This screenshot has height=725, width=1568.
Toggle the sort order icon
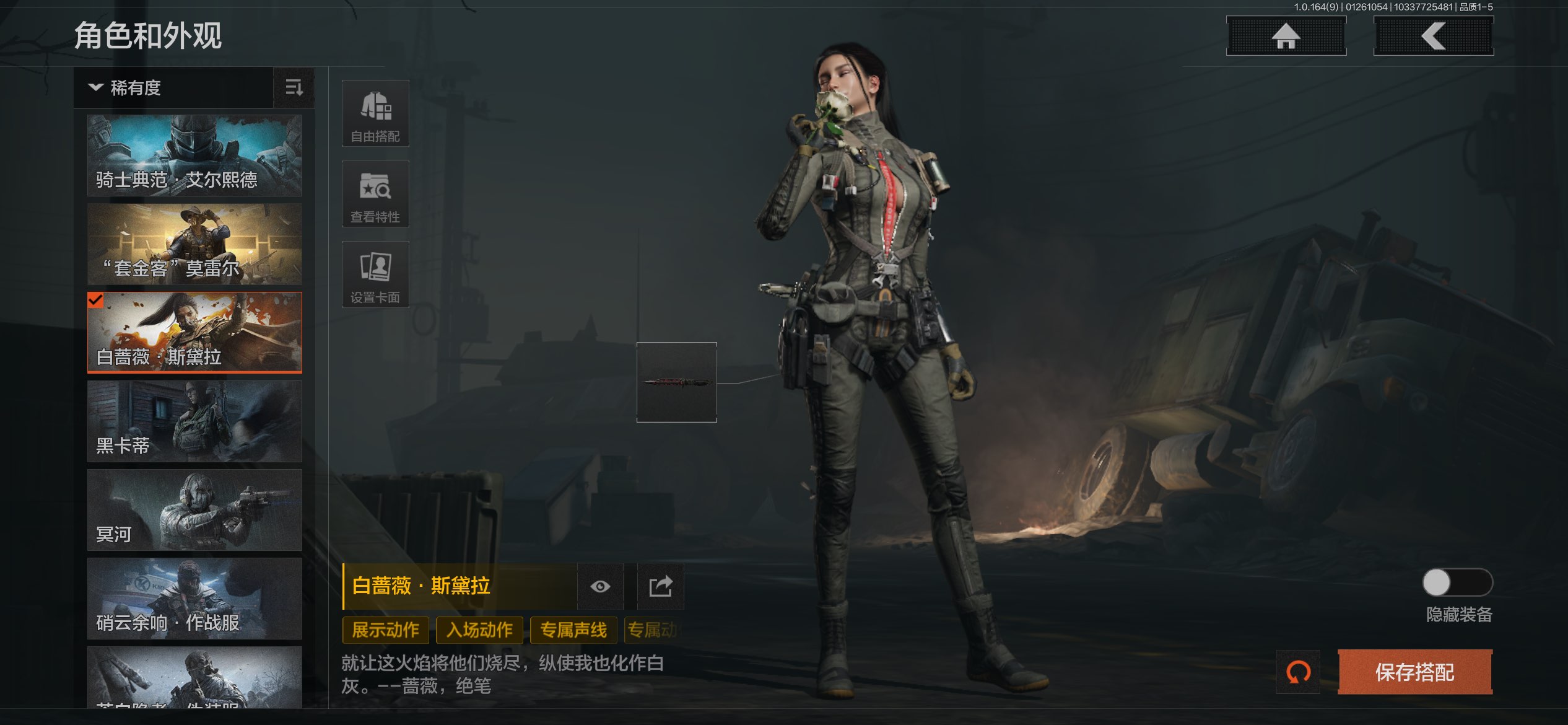coord(294,88)
